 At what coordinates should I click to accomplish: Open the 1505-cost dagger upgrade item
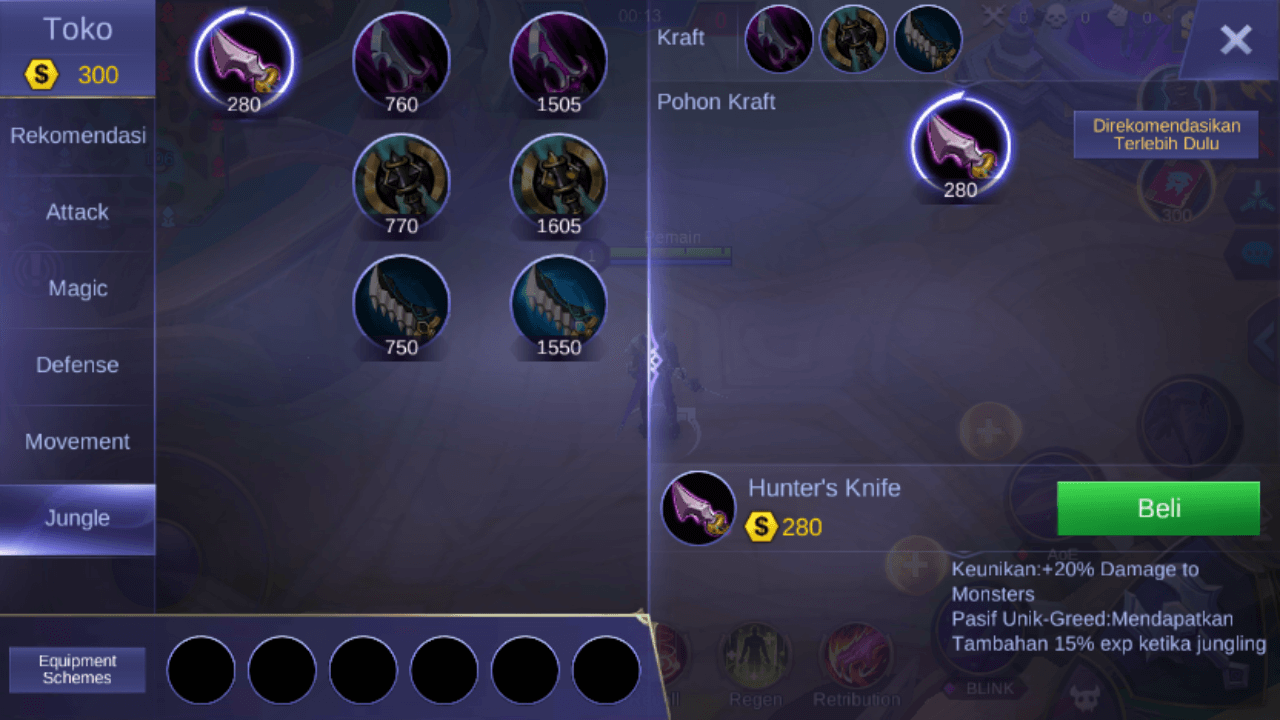point(558,60)
